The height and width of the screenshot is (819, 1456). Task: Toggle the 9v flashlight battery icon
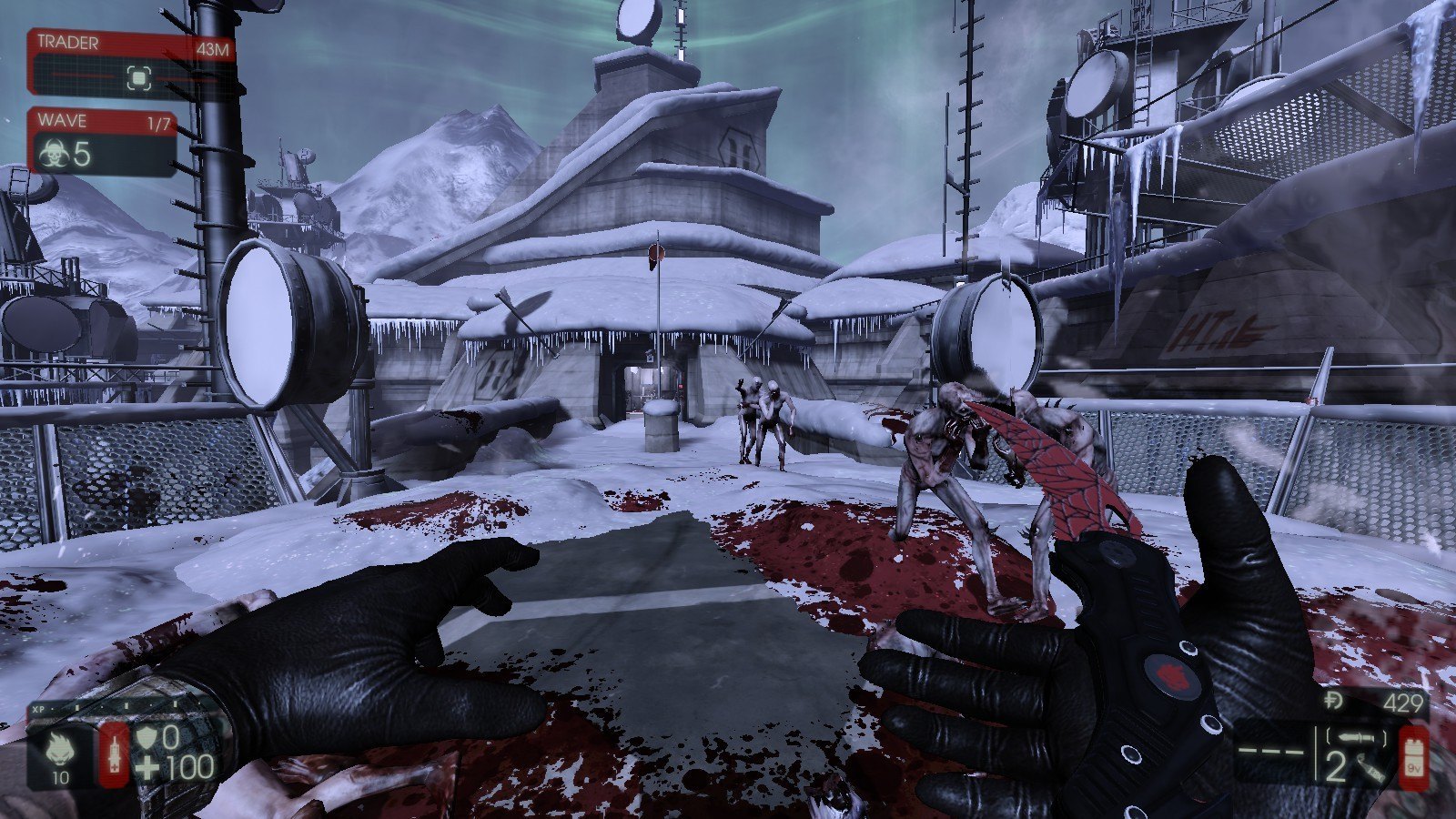[x=1413, y=754]
